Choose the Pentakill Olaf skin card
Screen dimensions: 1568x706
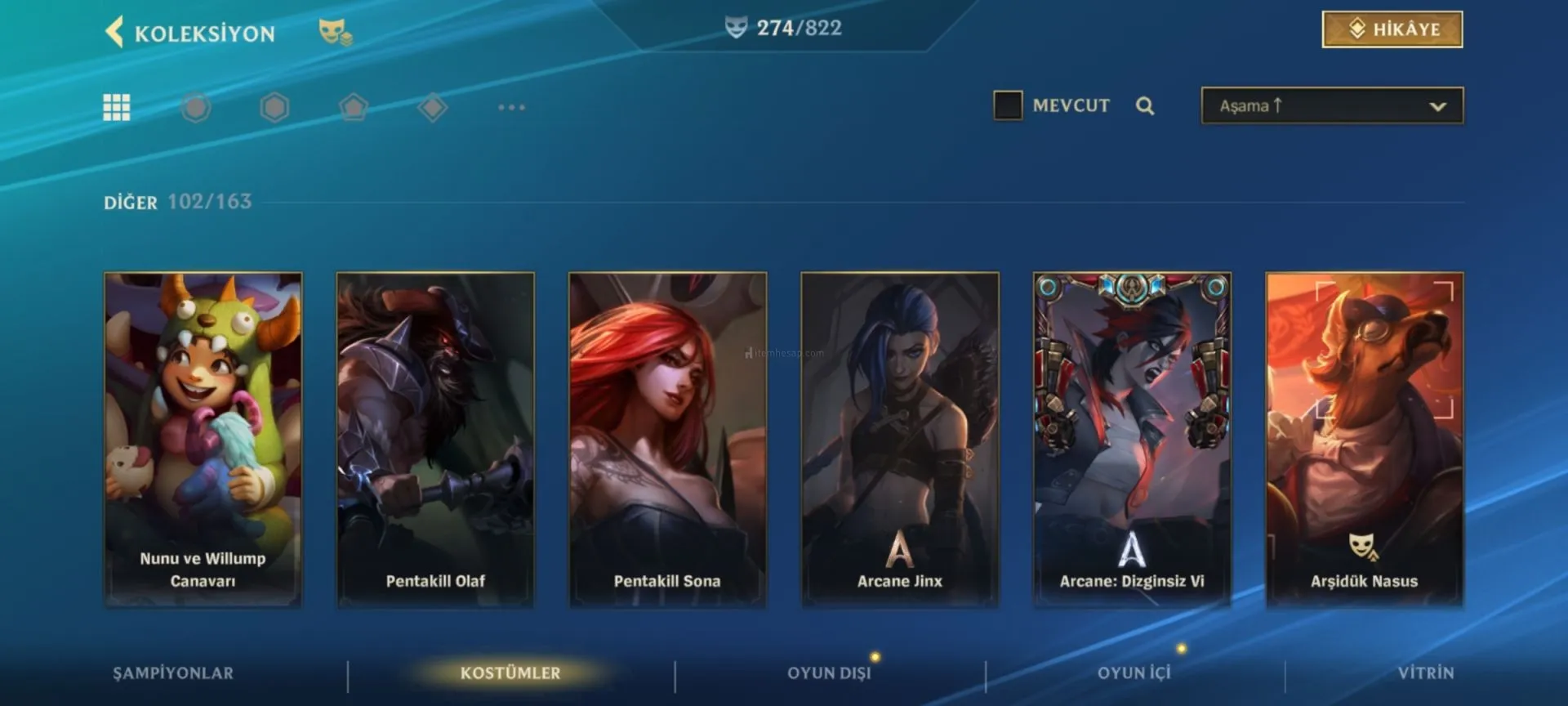(x=435, y=439)
